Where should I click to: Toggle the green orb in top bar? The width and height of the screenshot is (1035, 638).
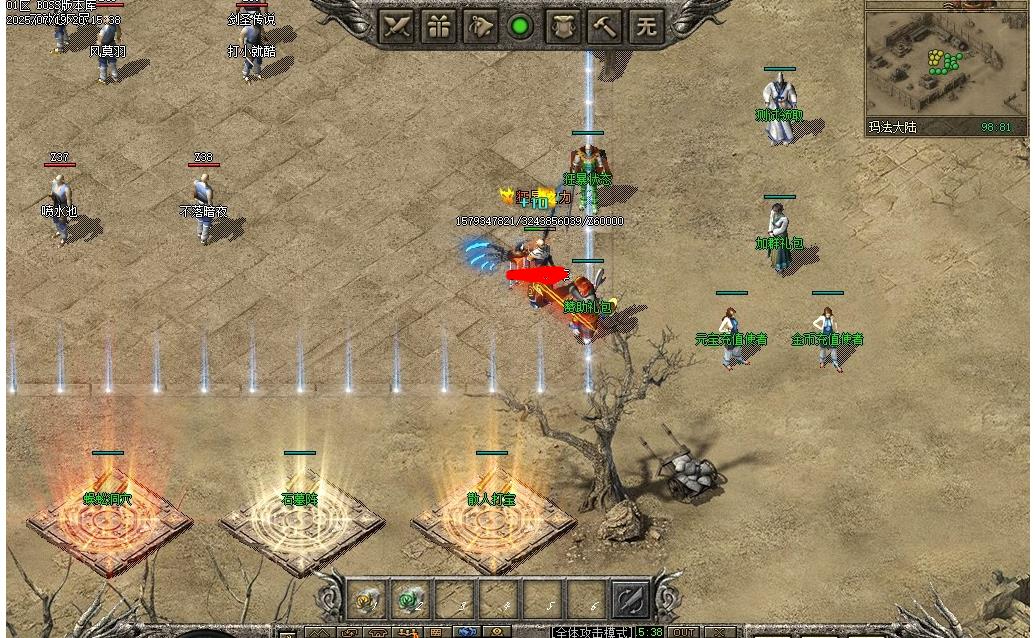[x=520, y=27]
